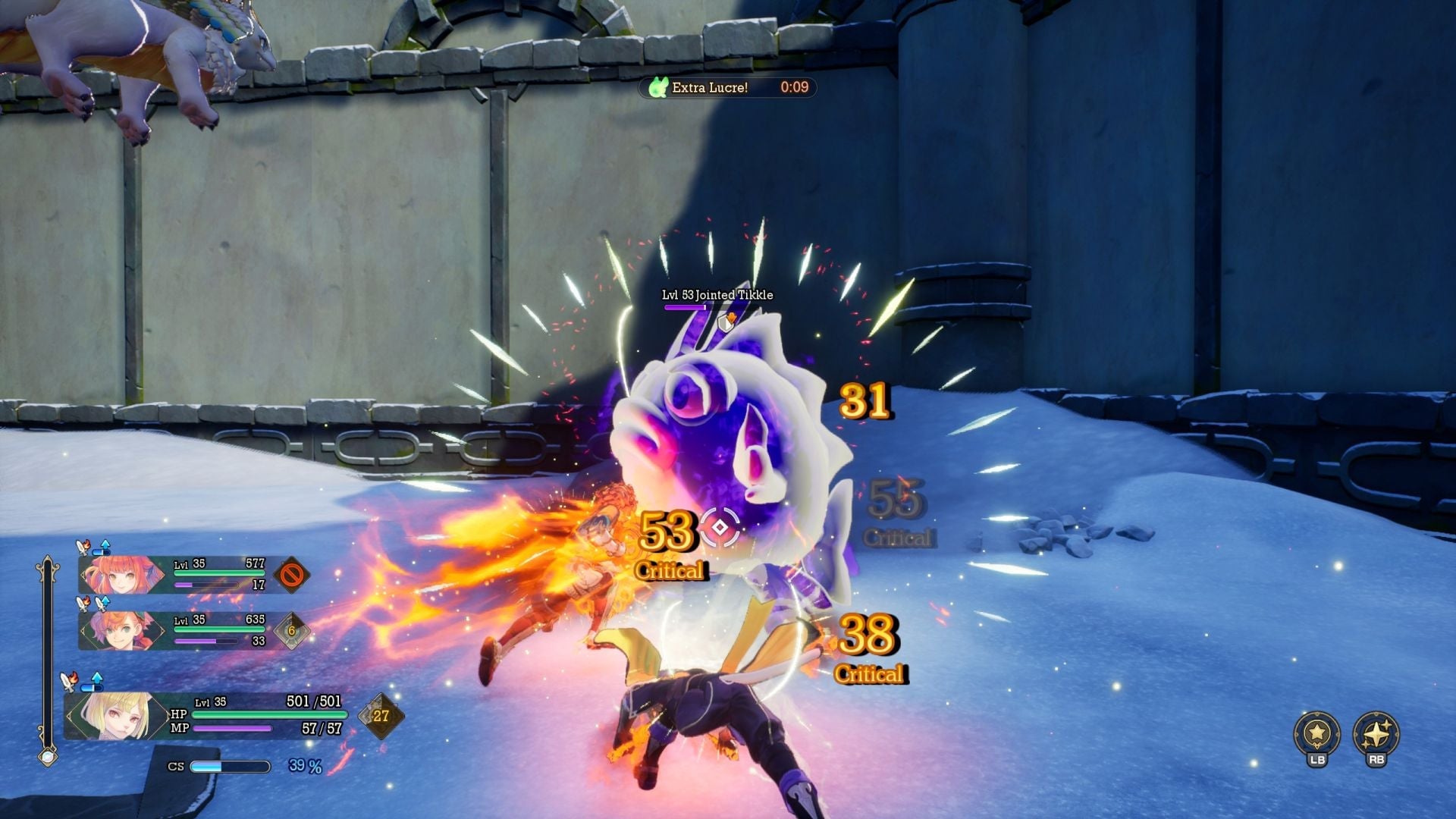This screenshot has height=819, width=1456.
Task: Click the diamond badge showing 6 next to second portrait
Action: pos(292,630)
